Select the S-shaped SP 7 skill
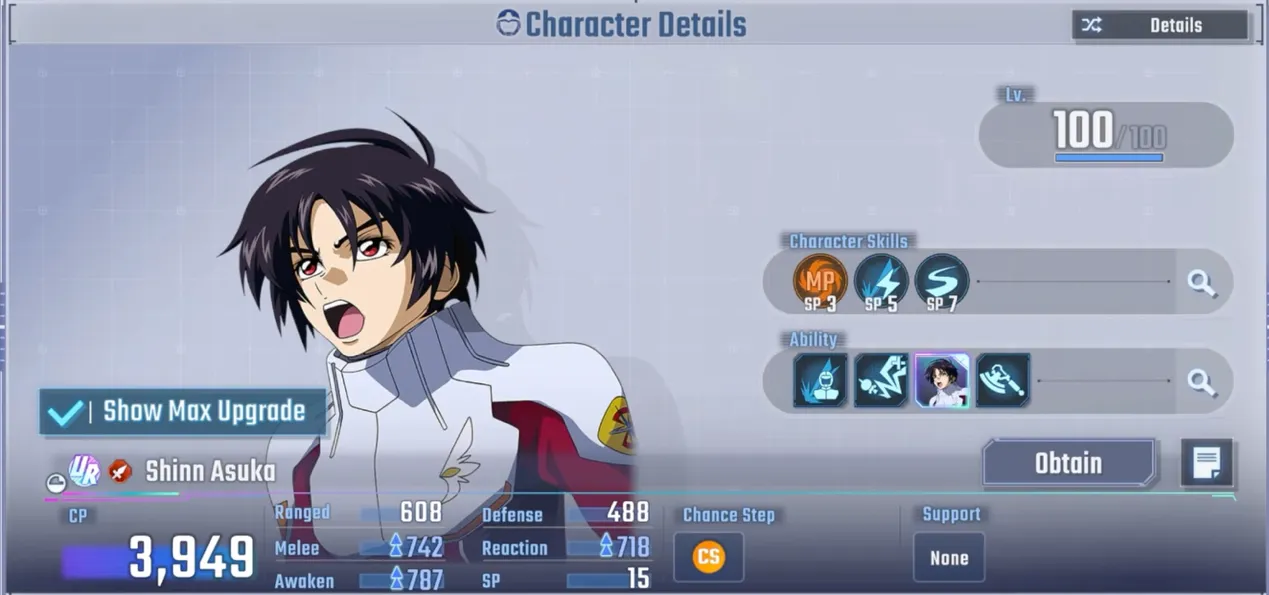The image size is (1269, 595). [x=941, y=281]
